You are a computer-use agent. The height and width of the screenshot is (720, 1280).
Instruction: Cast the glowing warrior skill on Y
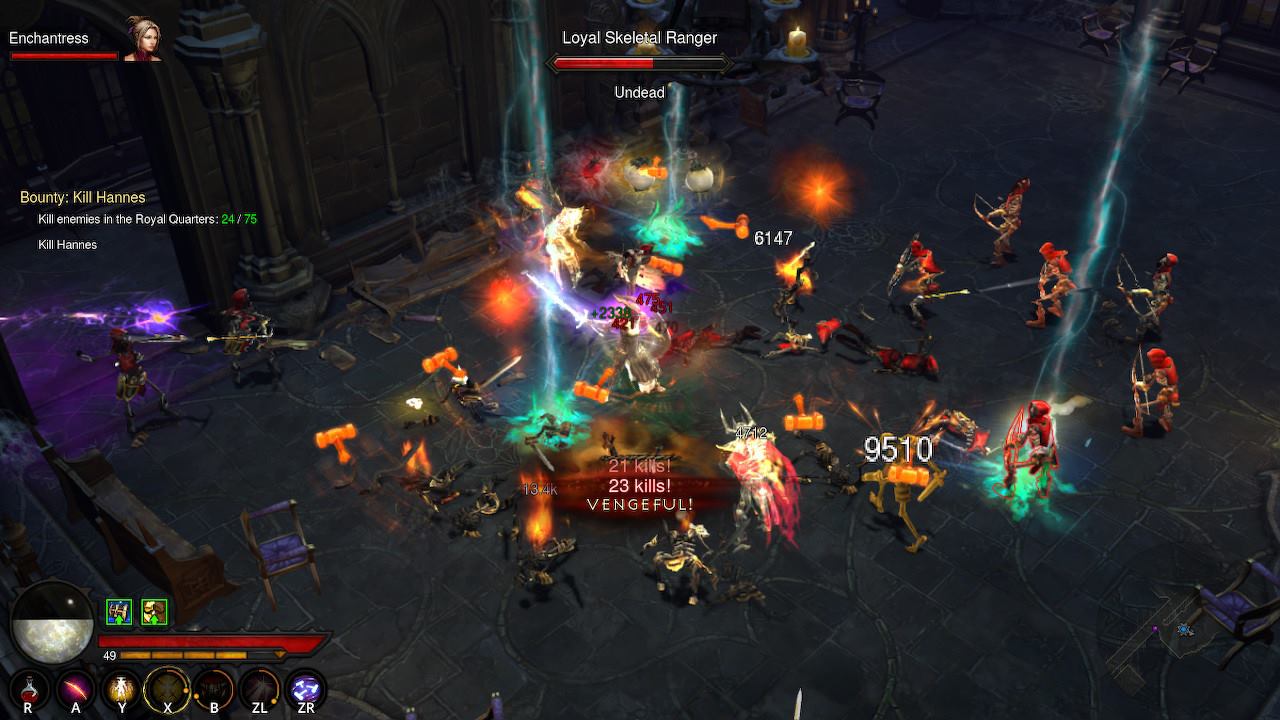120,690
